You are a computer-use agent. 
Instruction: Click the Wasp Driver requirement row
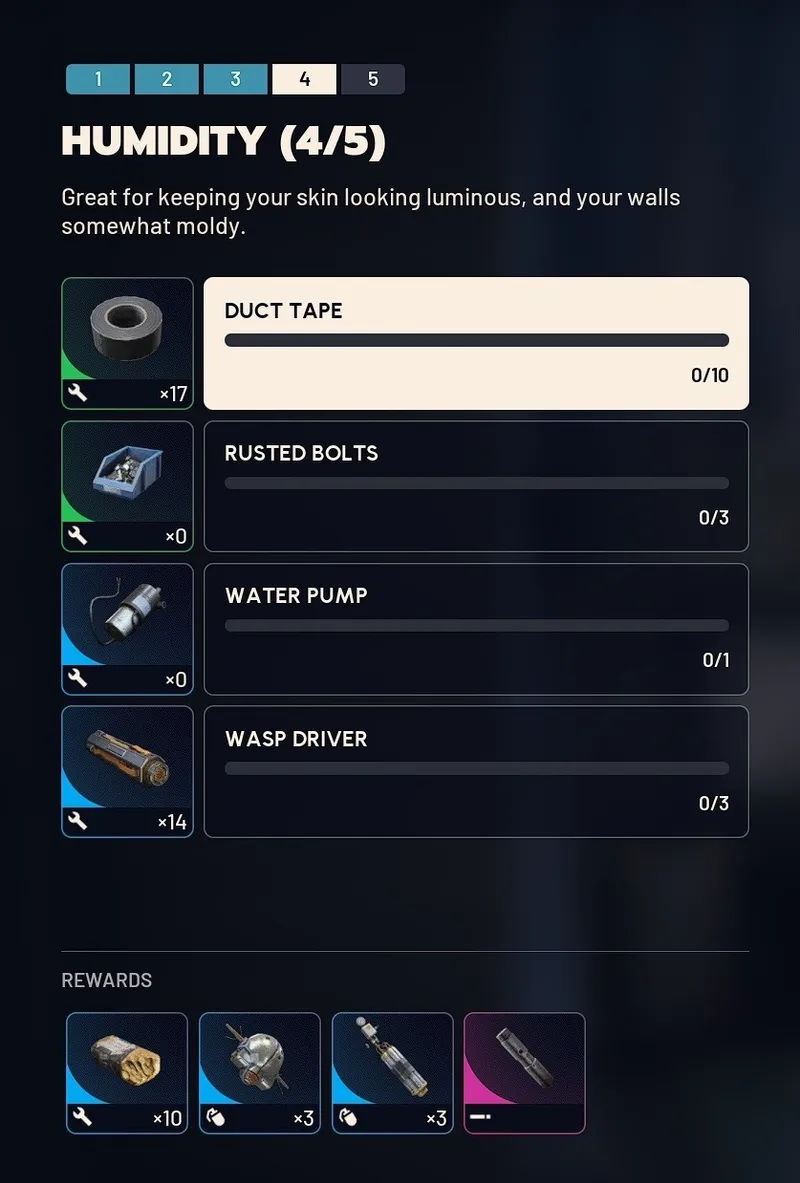coord(476,771)
